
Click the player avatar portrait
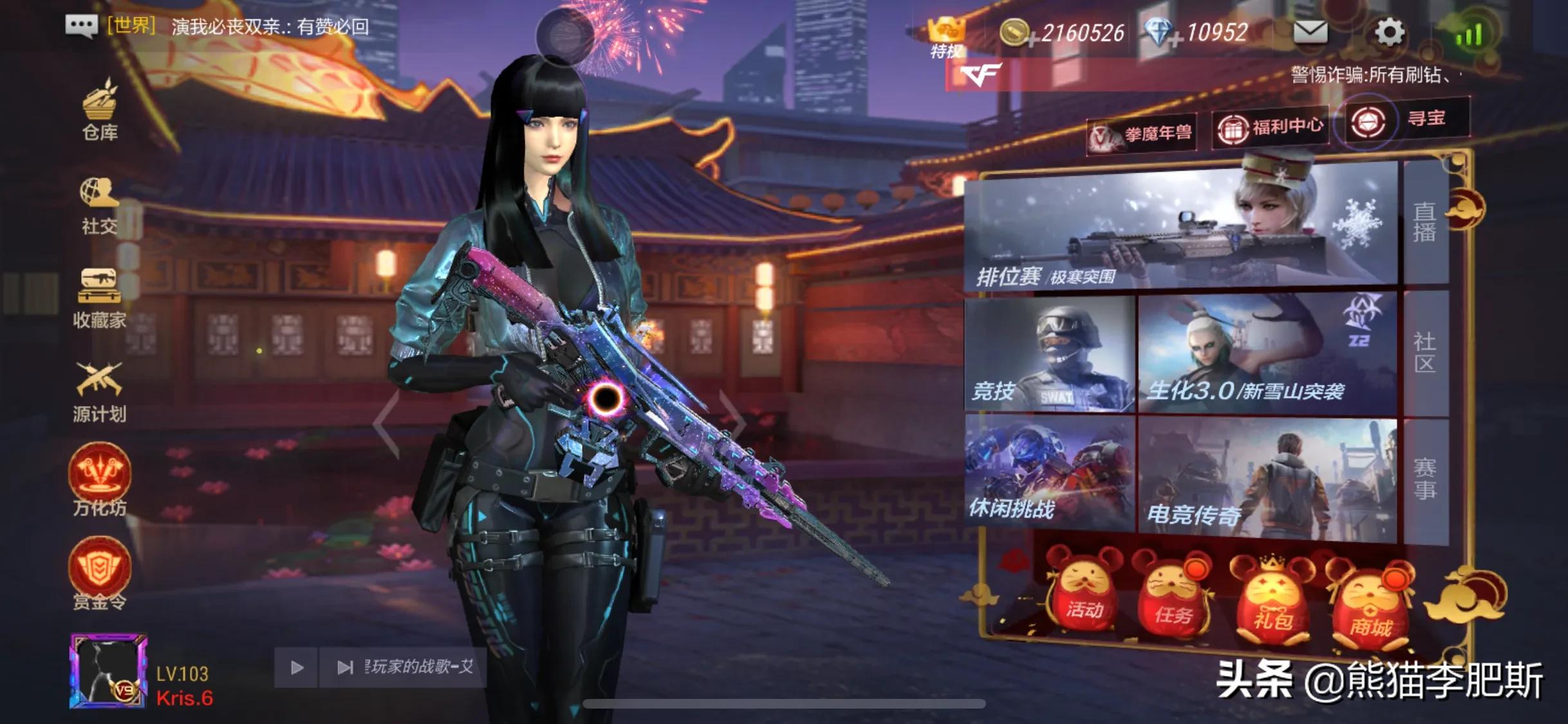pos(108,671)
